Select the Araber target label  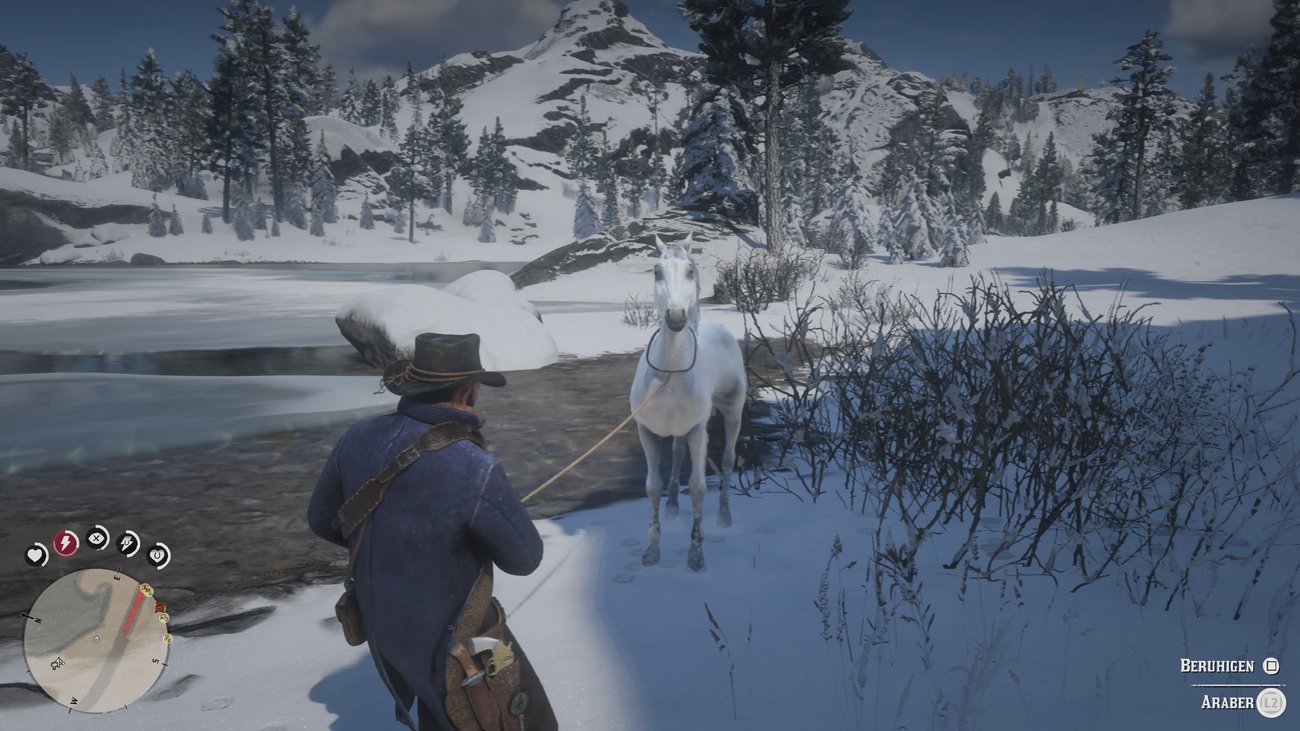coord(1228,702)
